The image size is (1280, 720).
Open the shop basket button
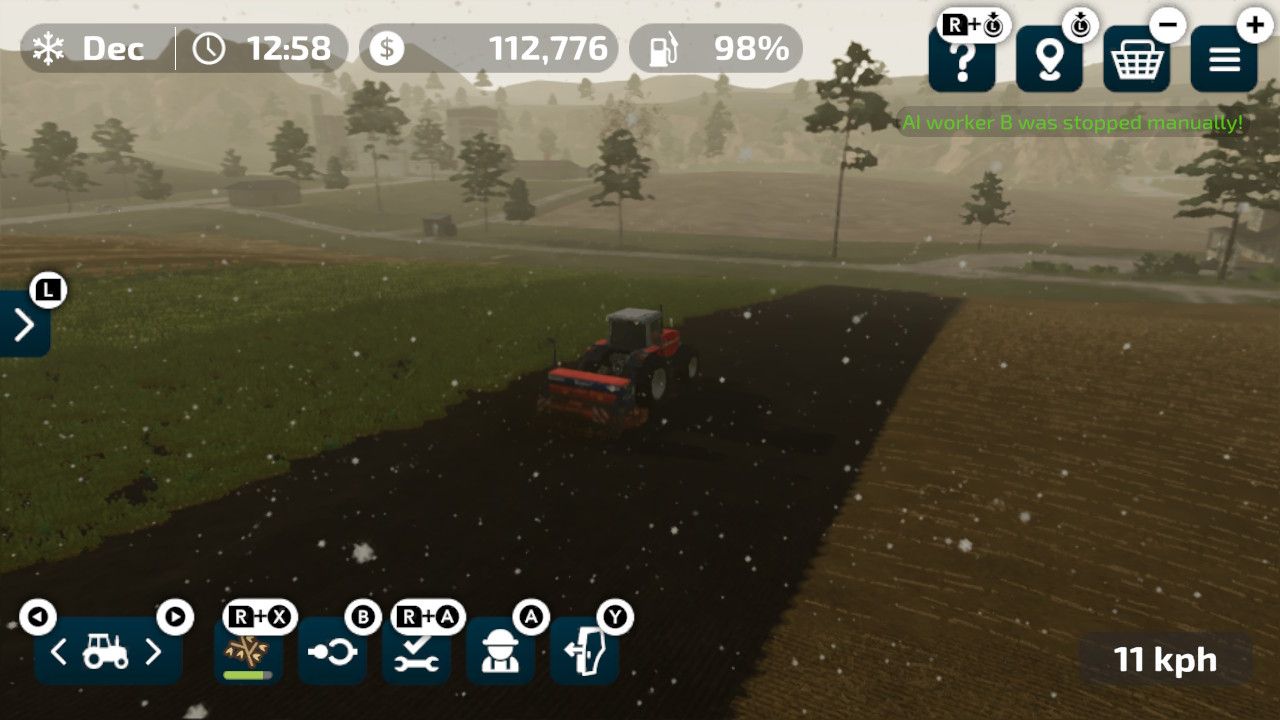[1137, 61]
